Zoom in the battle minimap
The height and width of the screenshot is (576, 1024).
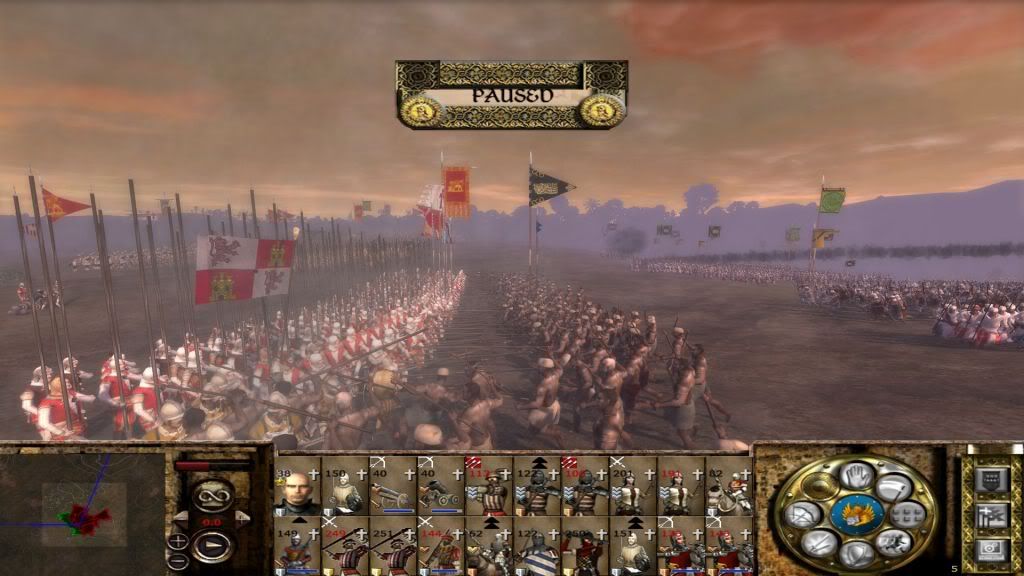pyautogui.click(x=178, y=541)
